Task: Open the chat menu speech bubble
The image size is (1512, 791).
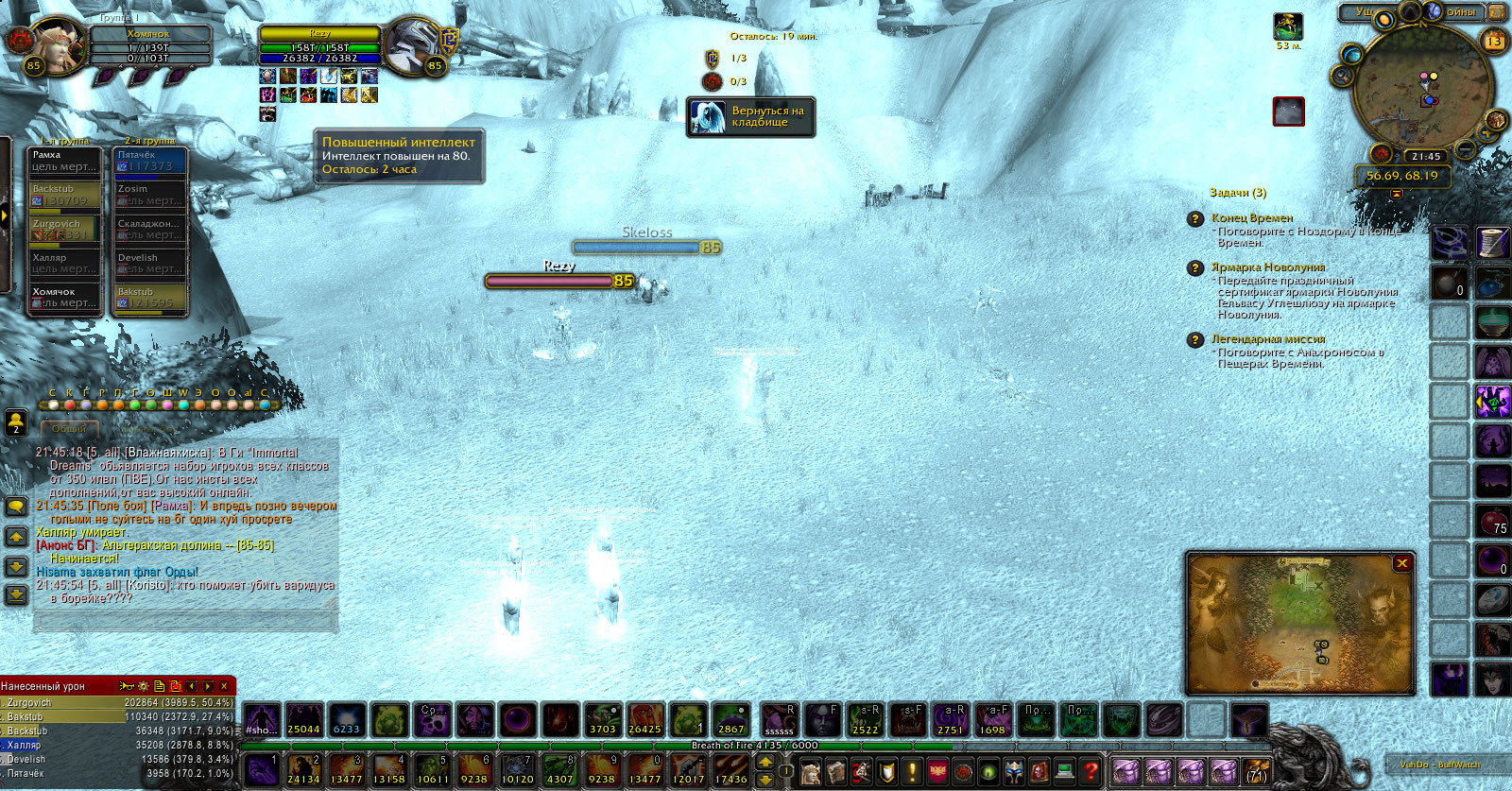Action: [x=16, y=507]
